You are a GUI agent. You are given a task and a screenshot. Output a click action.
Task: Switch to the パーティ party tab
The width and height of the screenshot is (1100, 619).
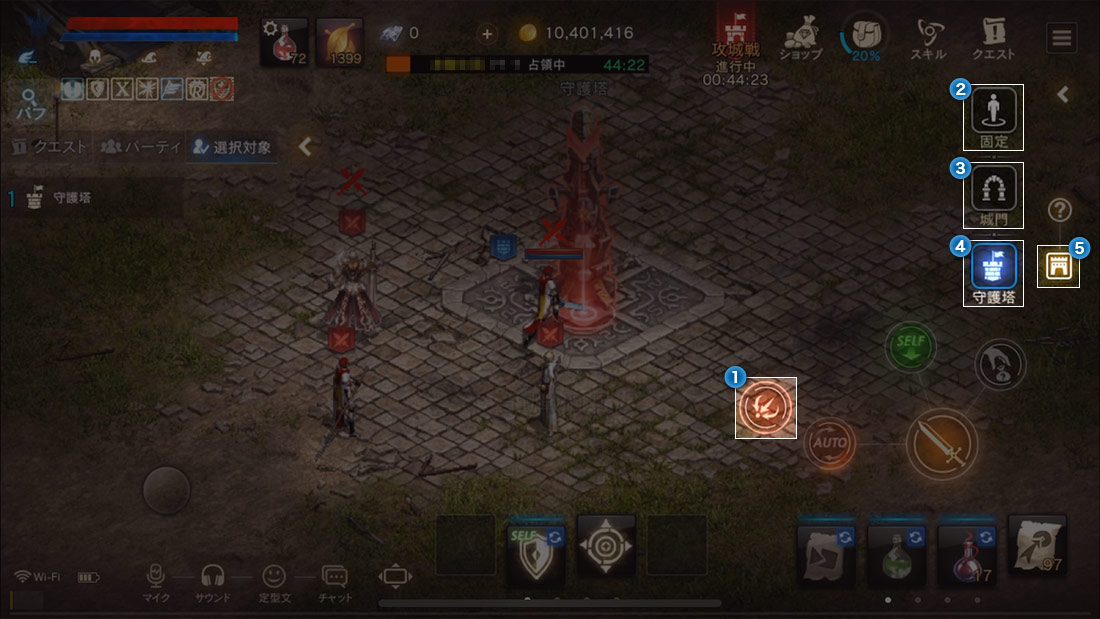141,147
